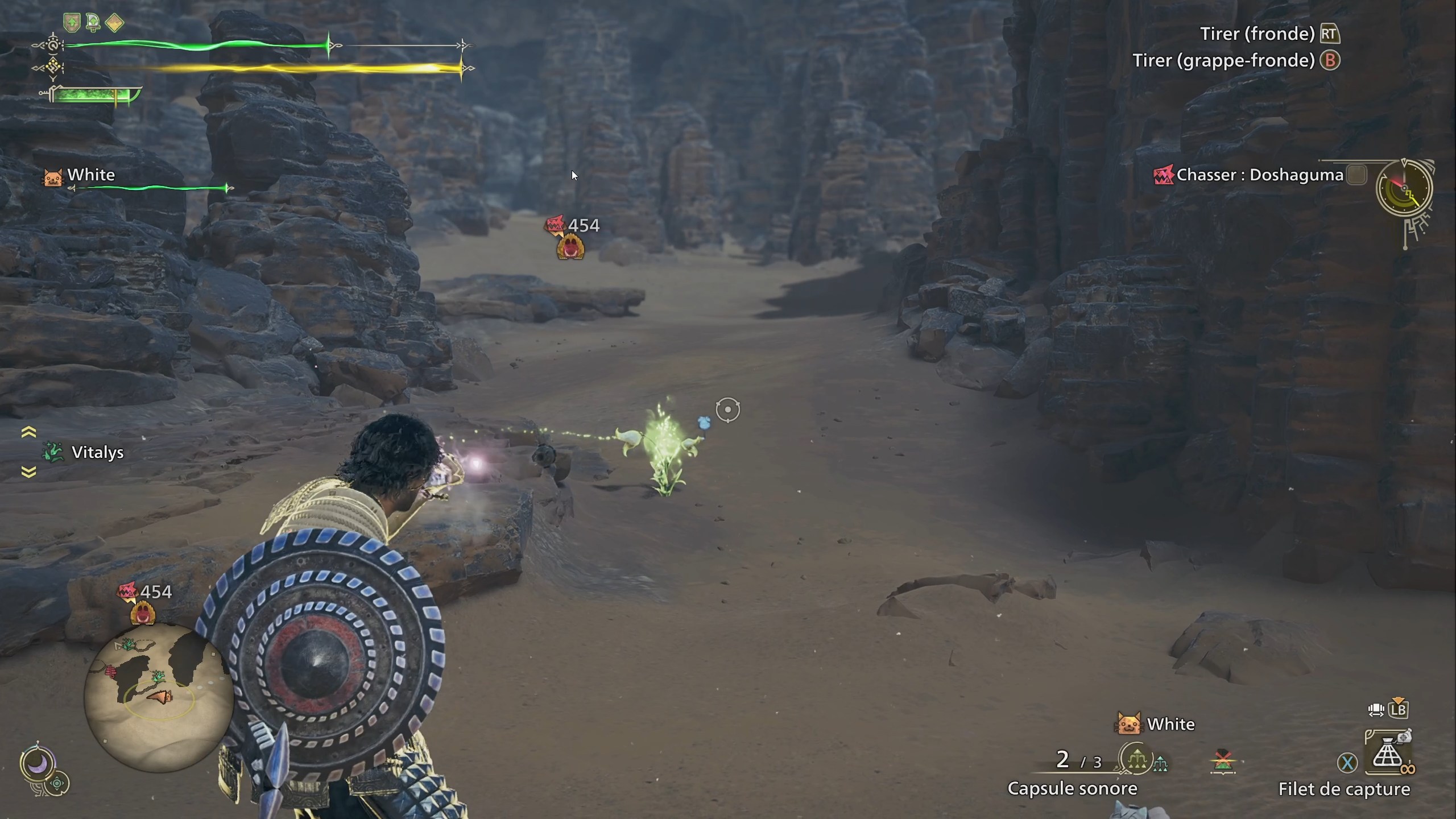This screenshot has width=1456, height=819.
Task: Toggle ammo selection with the LB icon
Action: 1398,710
